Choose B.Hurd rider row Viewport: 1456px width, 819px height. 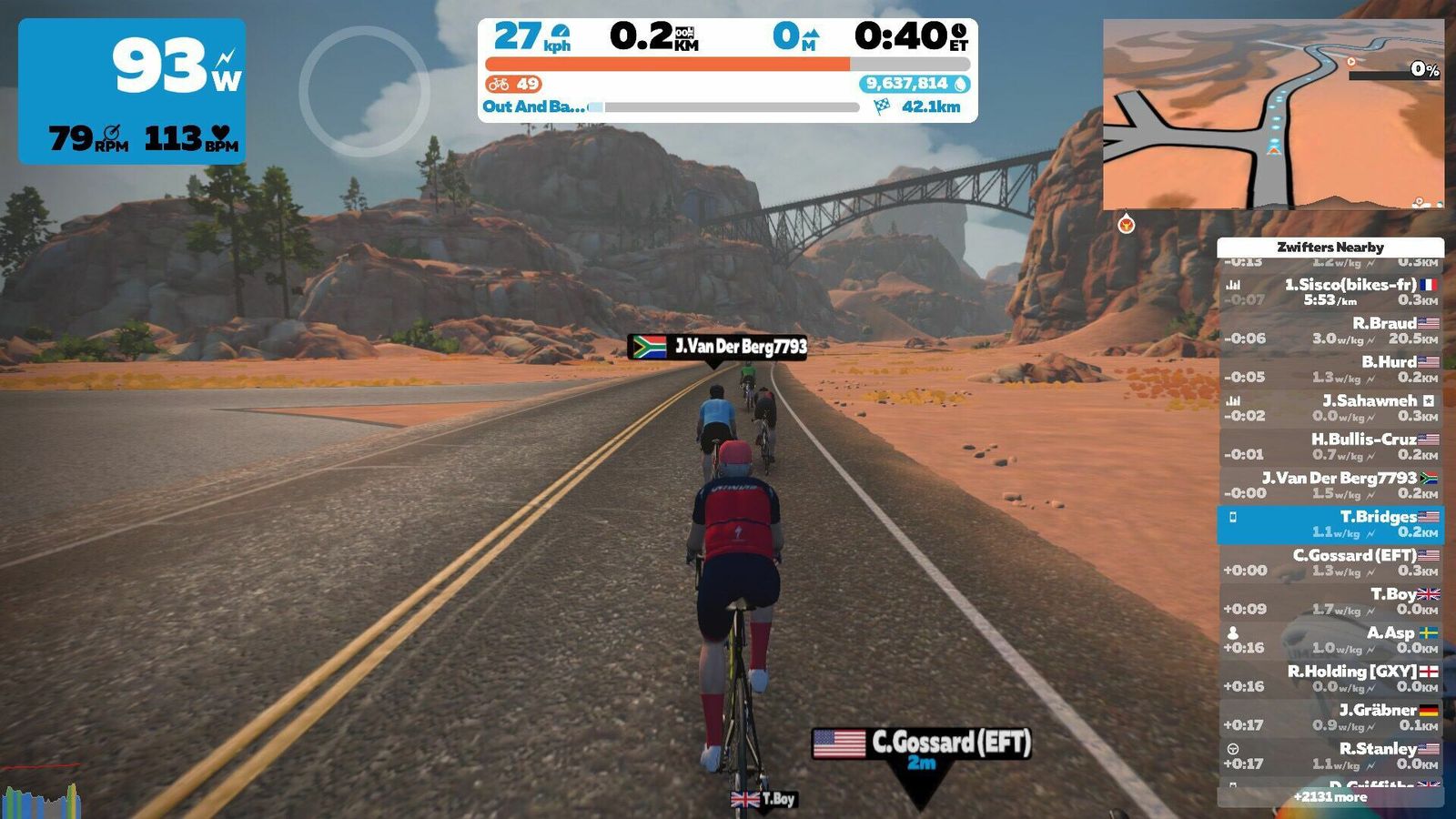pos(1330,369)
